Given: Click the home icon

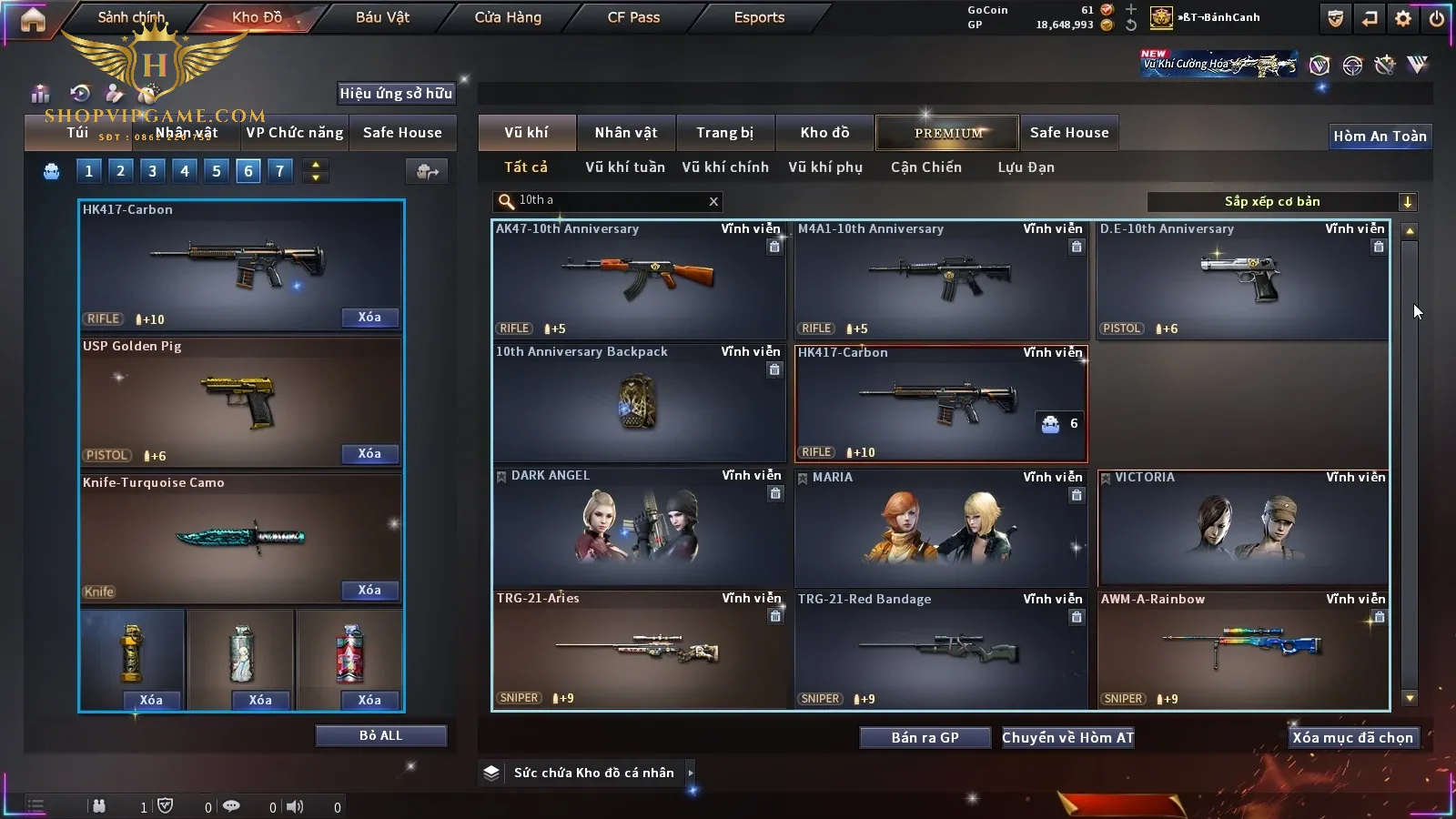Looking at the screenshot, I should point(33,19).
